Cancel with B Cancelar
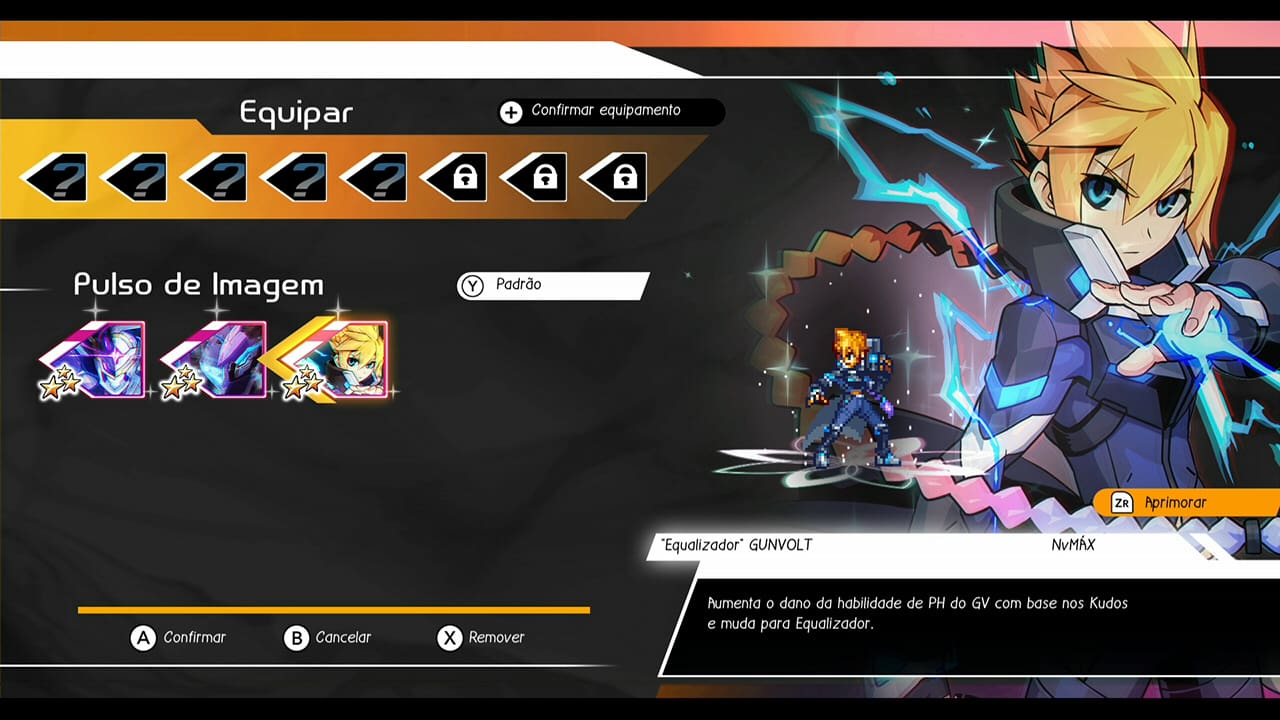Screen dimensions: 1280x720 coord(330,638)
